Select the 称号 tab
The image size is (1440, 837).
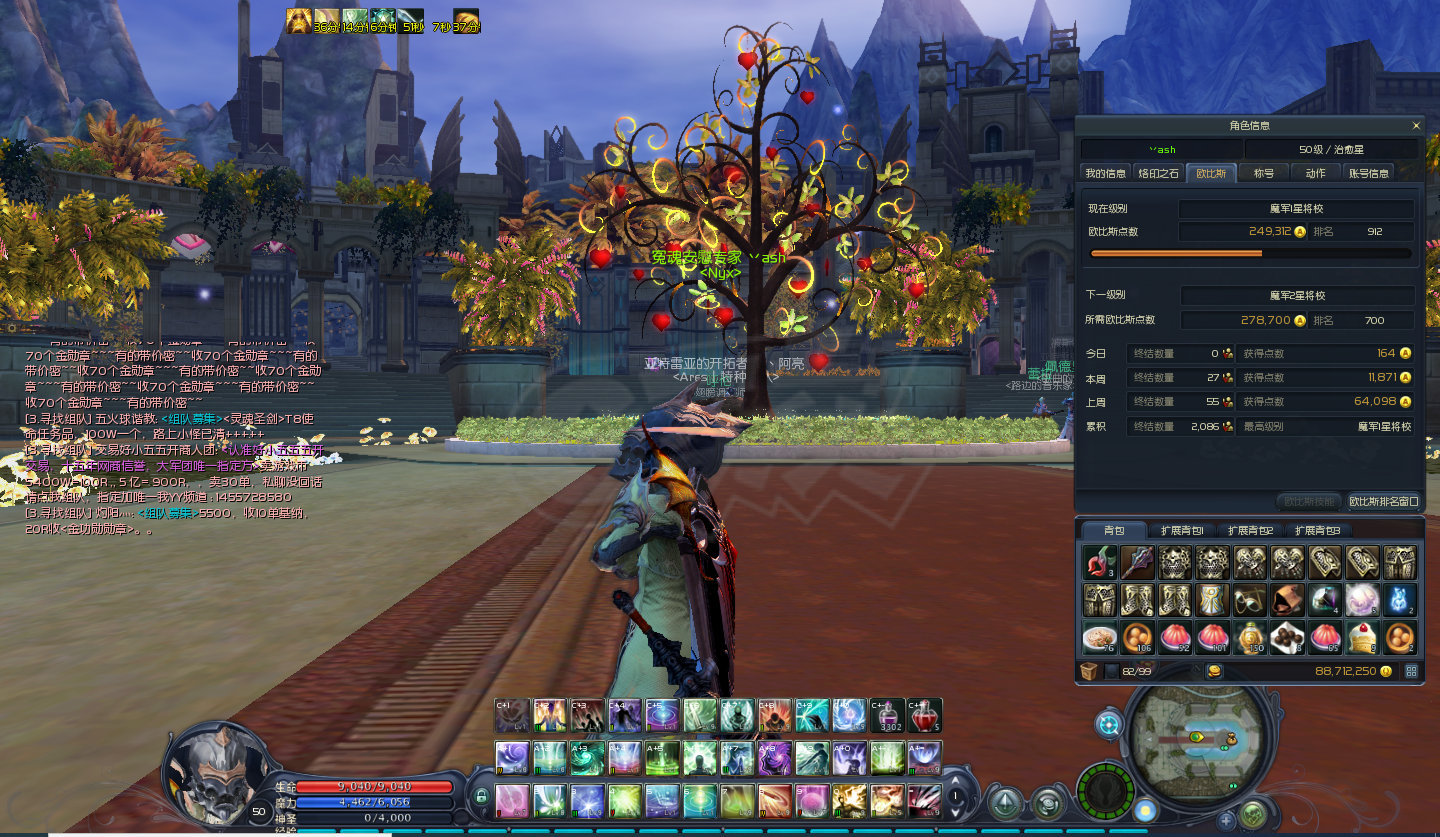pos(1264,173)
